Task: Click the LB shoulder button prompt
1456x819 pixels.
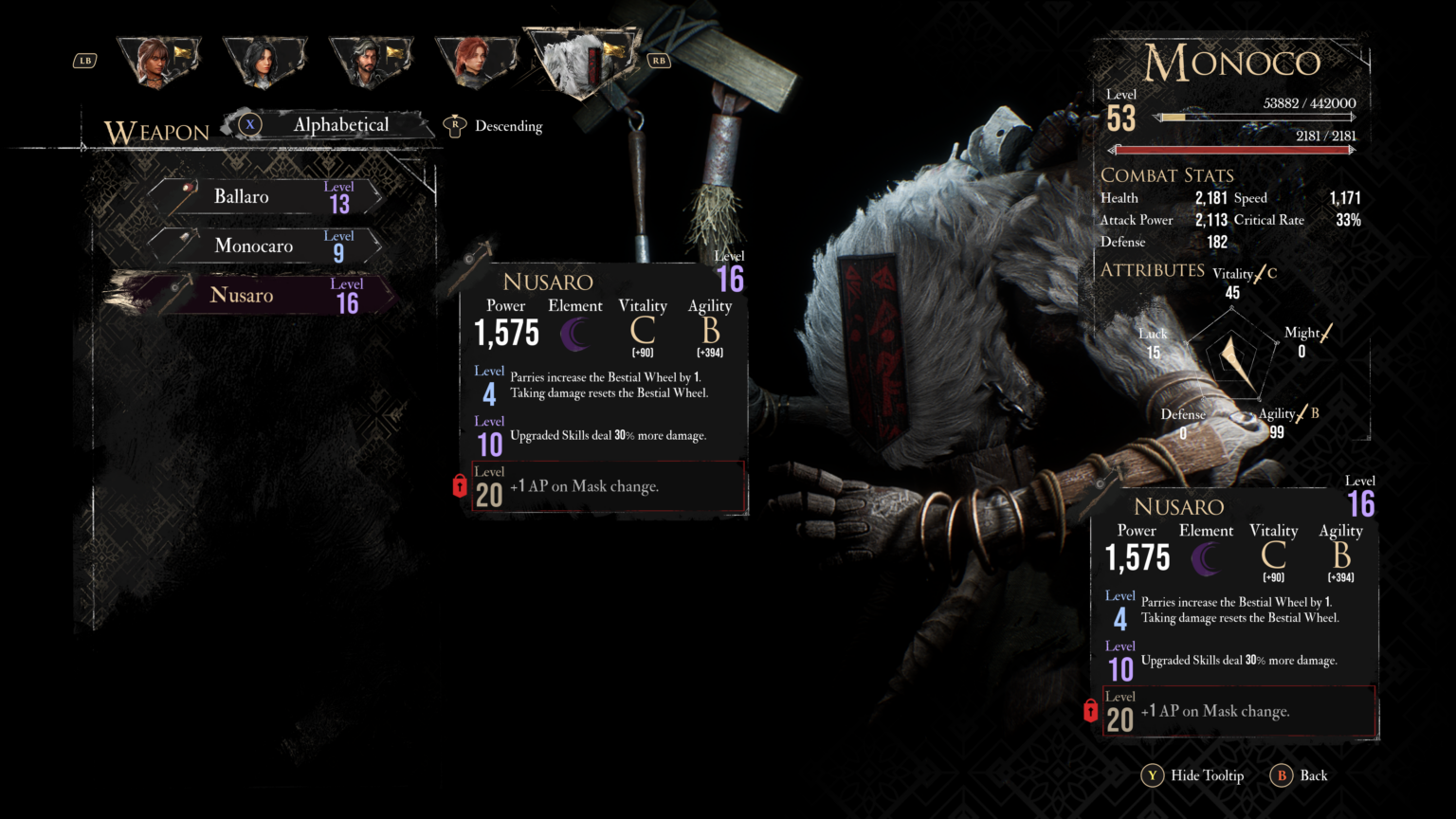Action: click(x=84, y=60)
